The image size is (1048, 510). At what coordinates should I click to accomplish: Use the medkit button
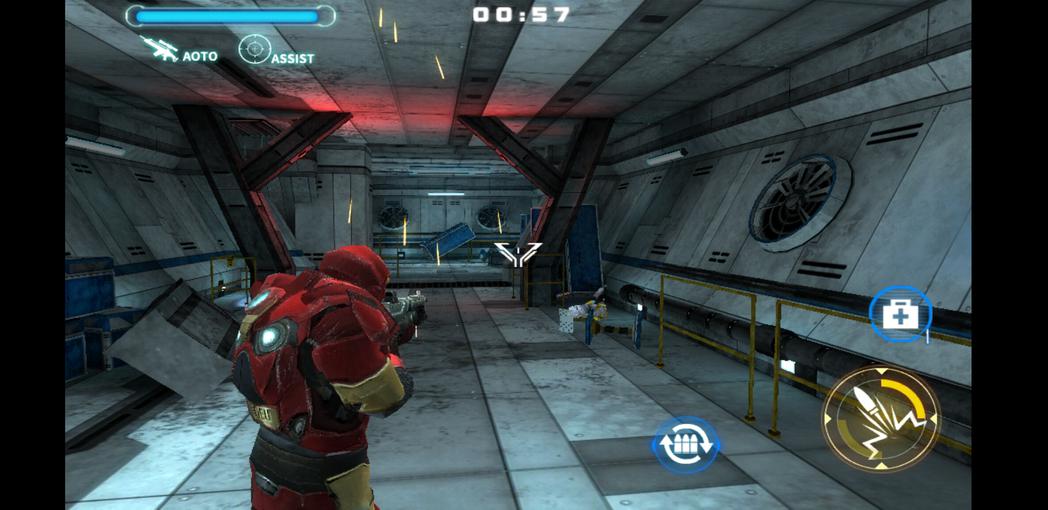[899, 314]
